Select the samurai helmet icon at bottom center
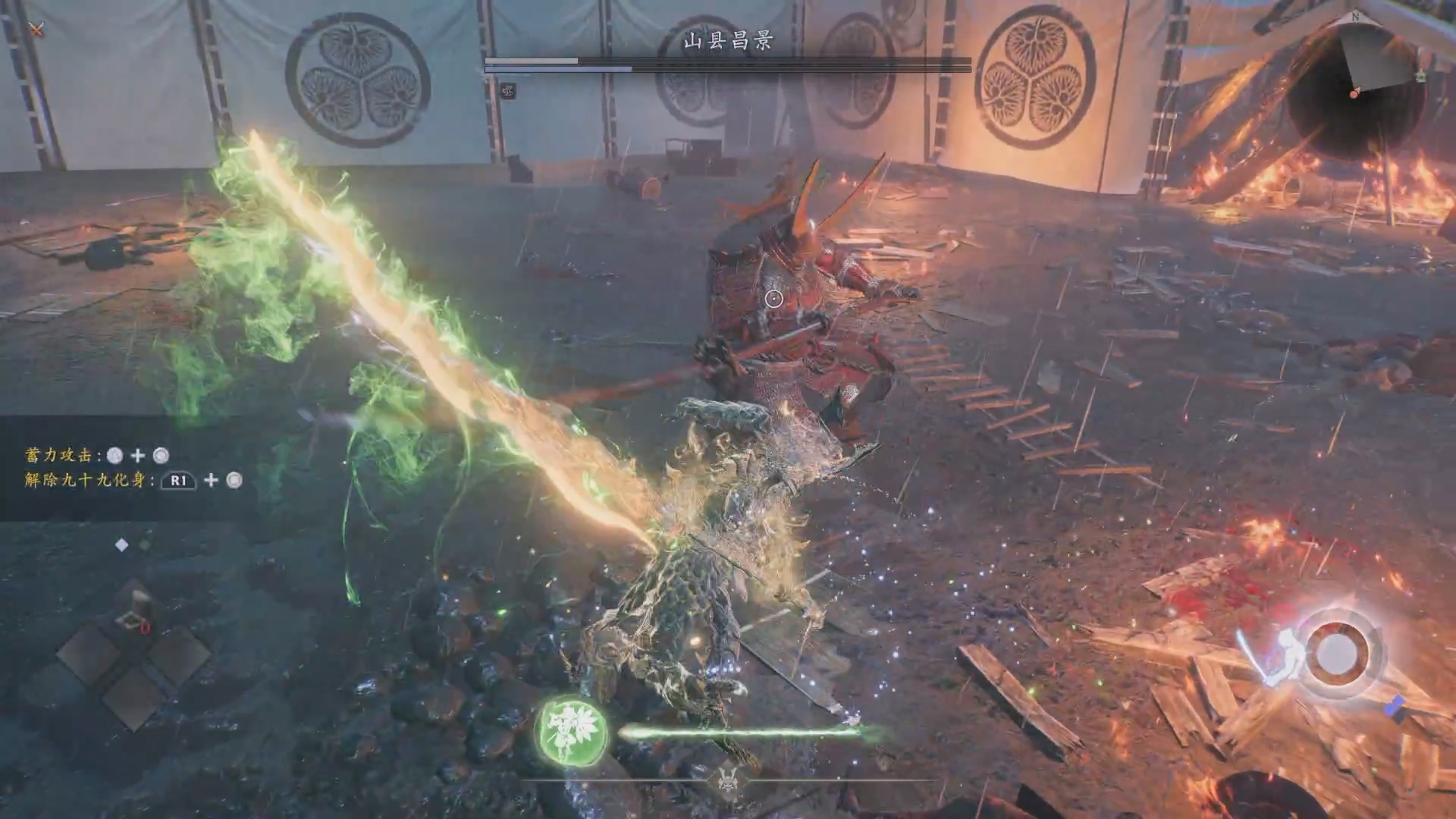 (x=728, y=779)
